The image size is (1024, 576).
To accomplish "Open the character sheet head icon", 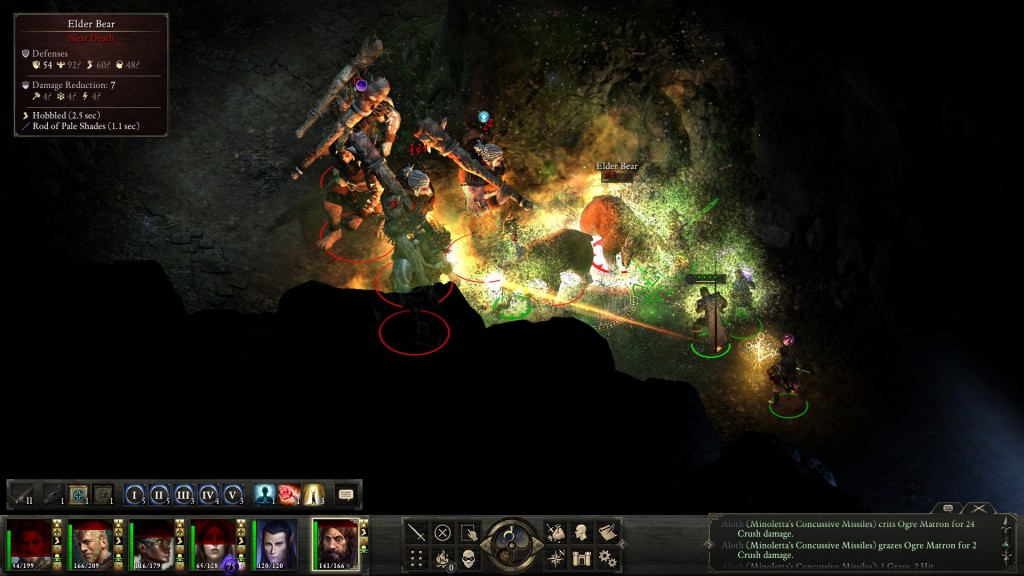I will 581,532.
